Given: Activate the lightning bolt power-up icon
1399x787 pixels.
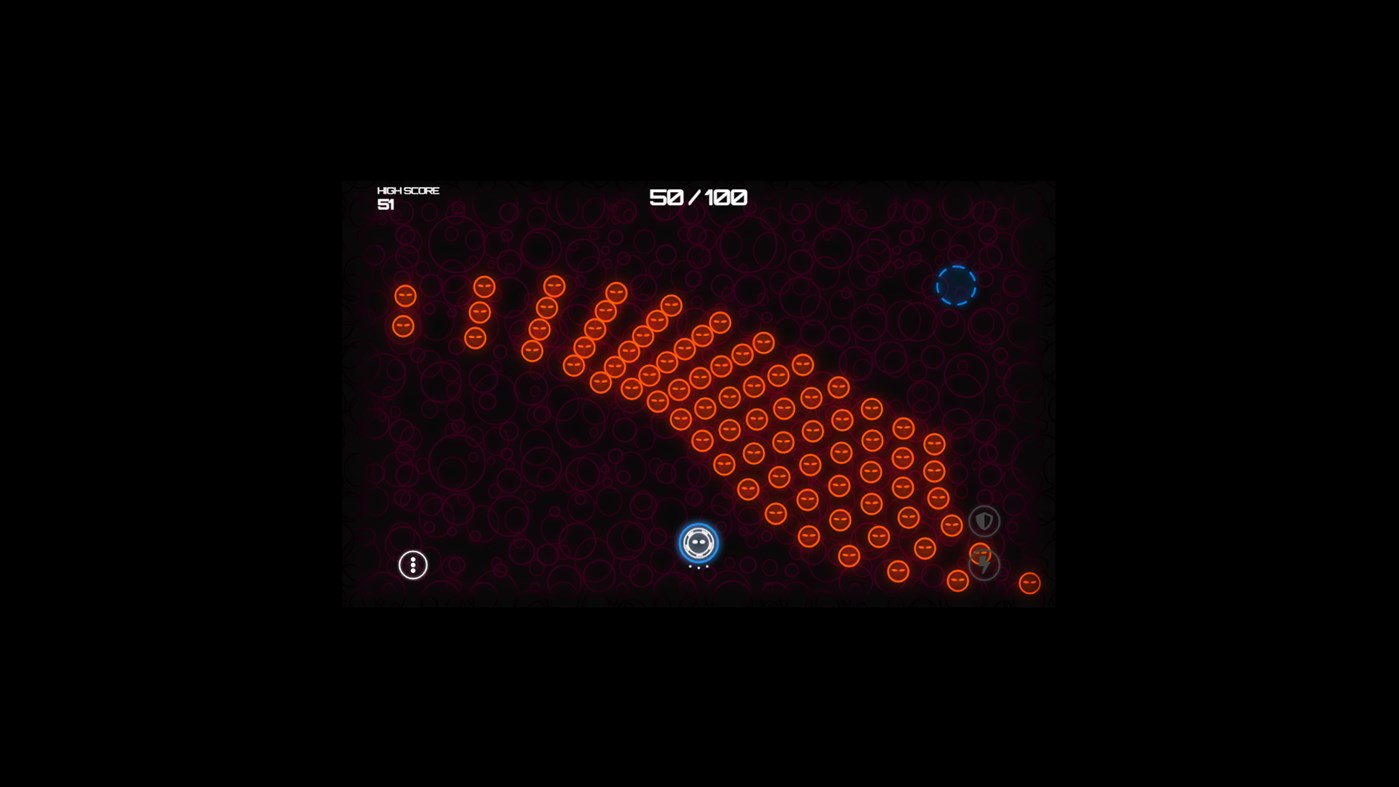Looking at the screenshot, I should click(x=982, y=564).
